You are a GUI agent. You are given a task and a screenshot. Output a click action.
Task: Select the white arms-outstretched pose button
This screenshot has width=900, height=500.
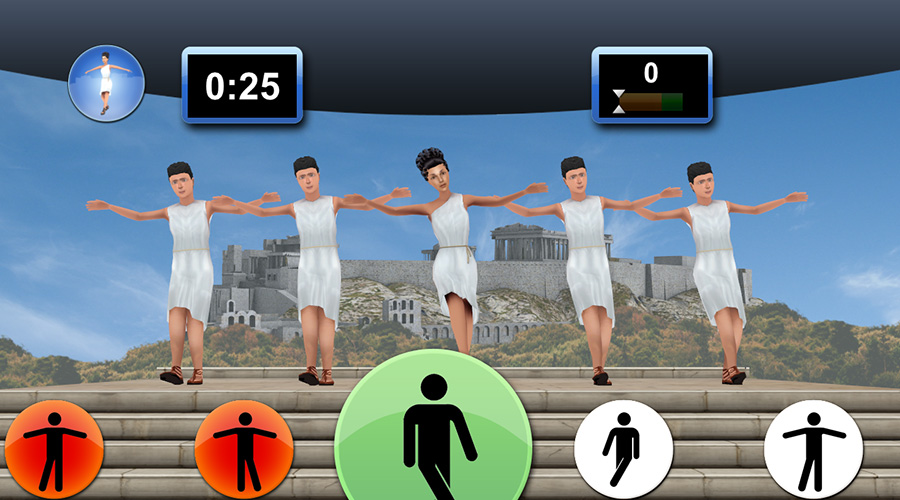pos(812,449)
